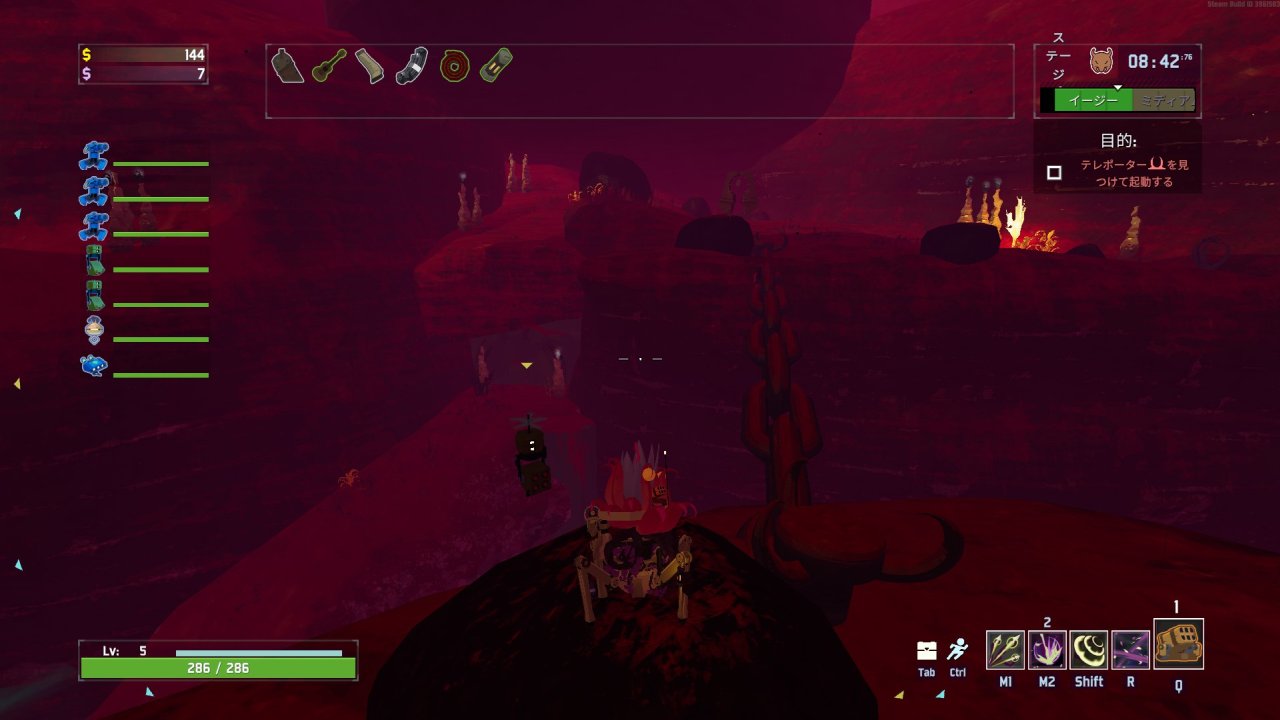Select the bottom blue saucer drone ally
Image resolution: width=1280 pixels, height=720 pixels.
tap(94, 365)
